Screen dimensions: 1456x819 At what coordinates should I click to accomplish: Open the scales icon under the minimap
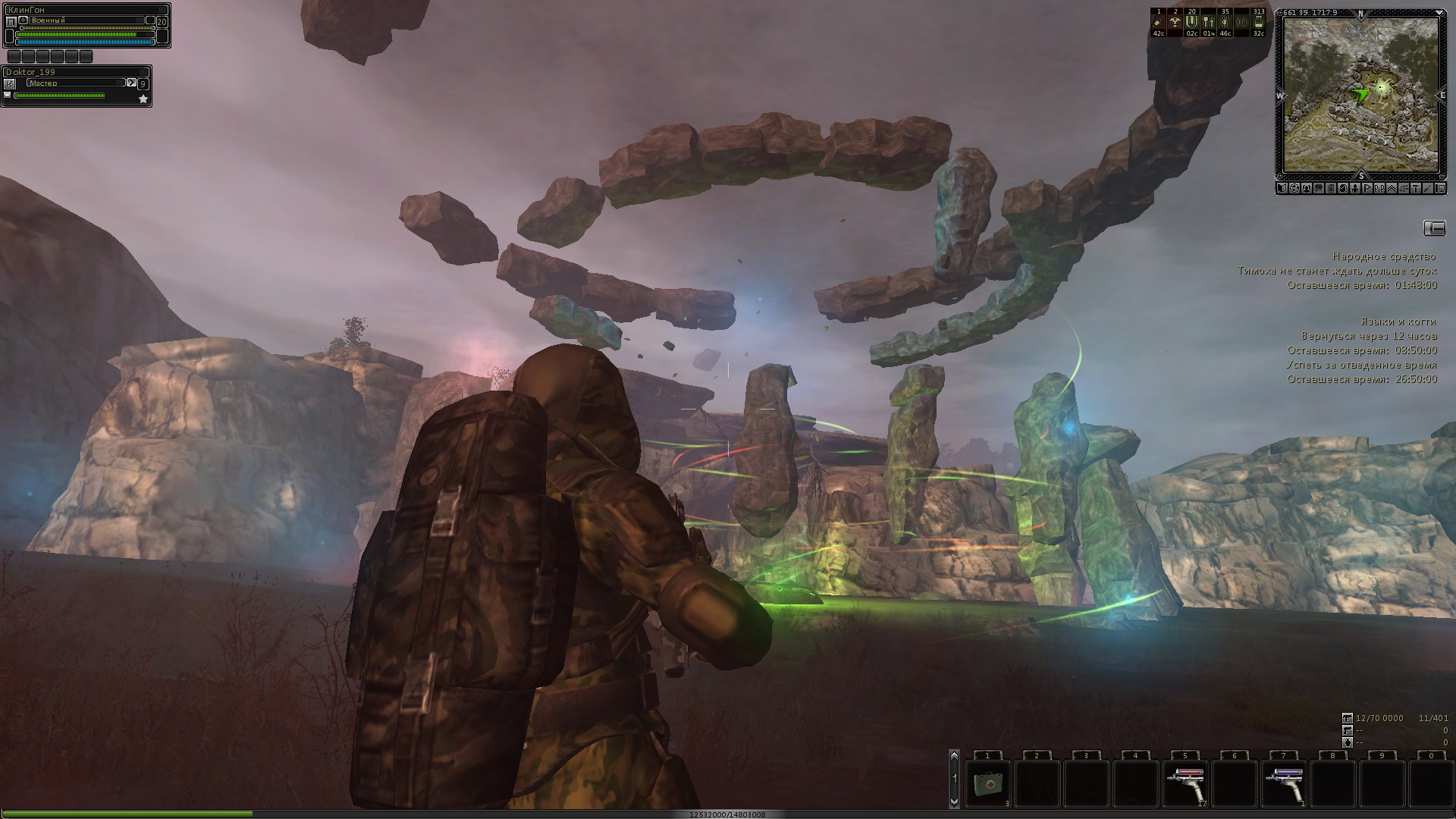(1404, 188)
